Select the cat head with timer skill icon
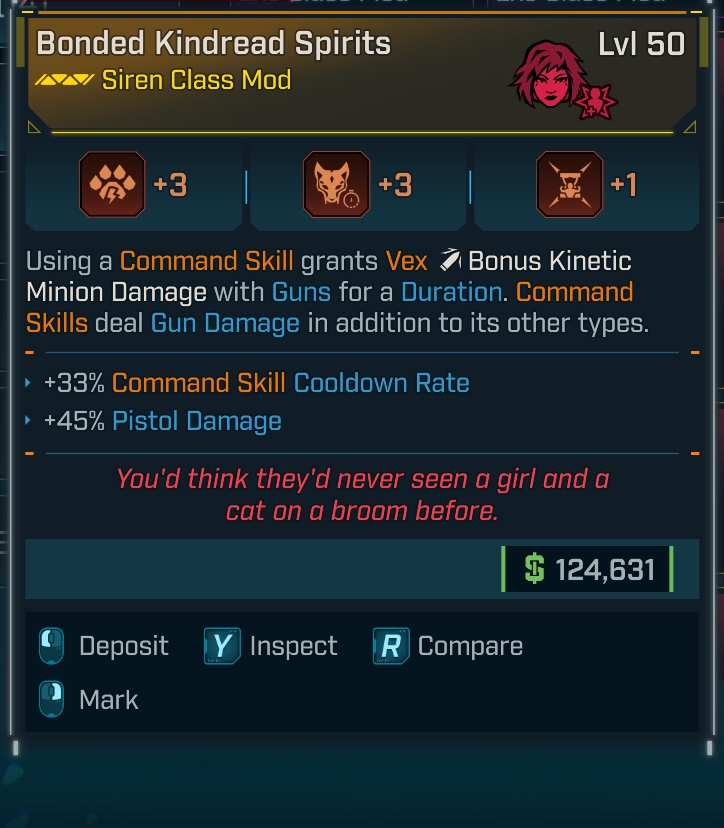Screen dimensions: 724x828 [x=336, y=185]
